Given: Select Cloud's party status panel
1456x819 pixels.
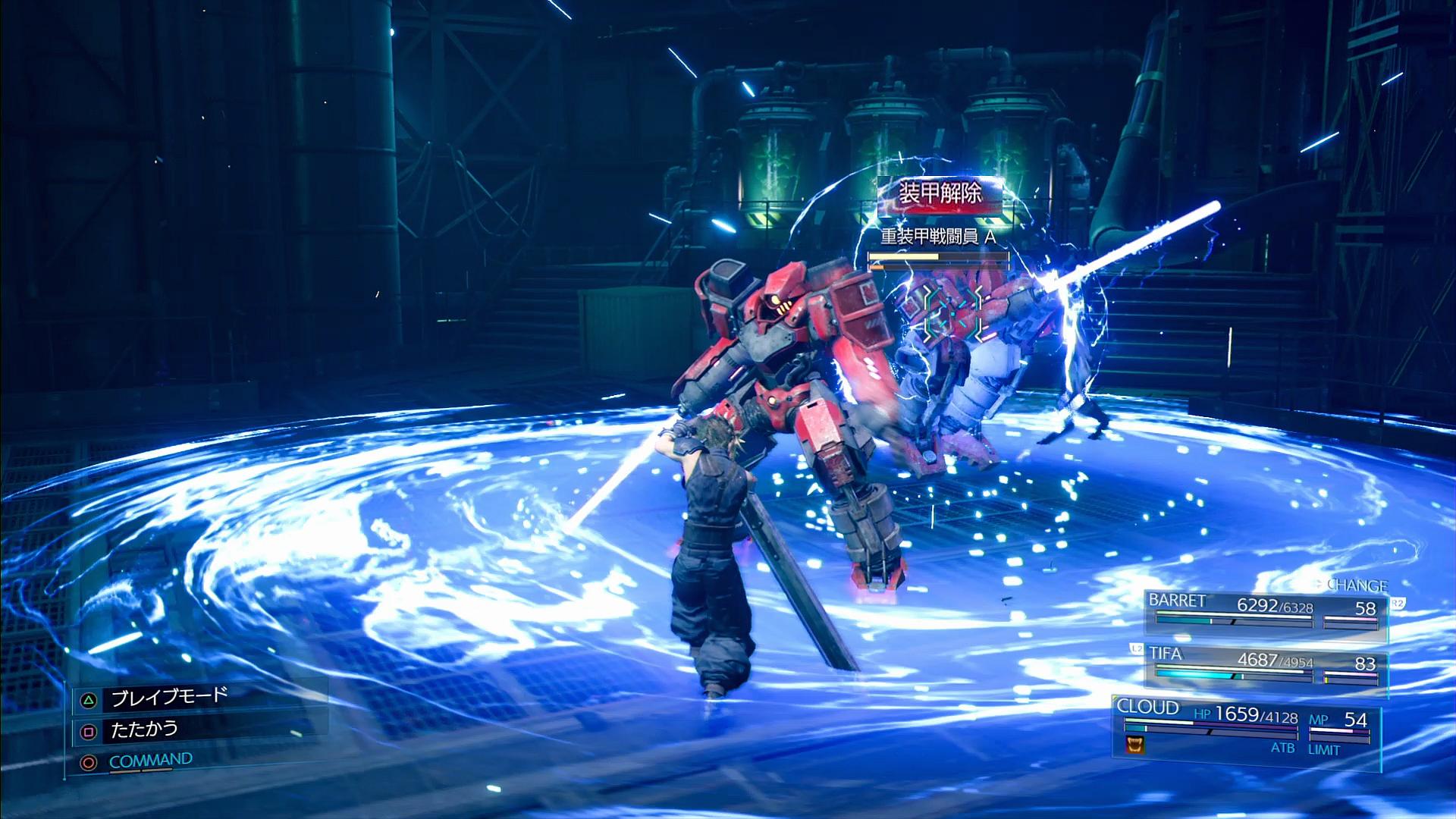Looking at the screenshot, I should [x=1244, y=728].
